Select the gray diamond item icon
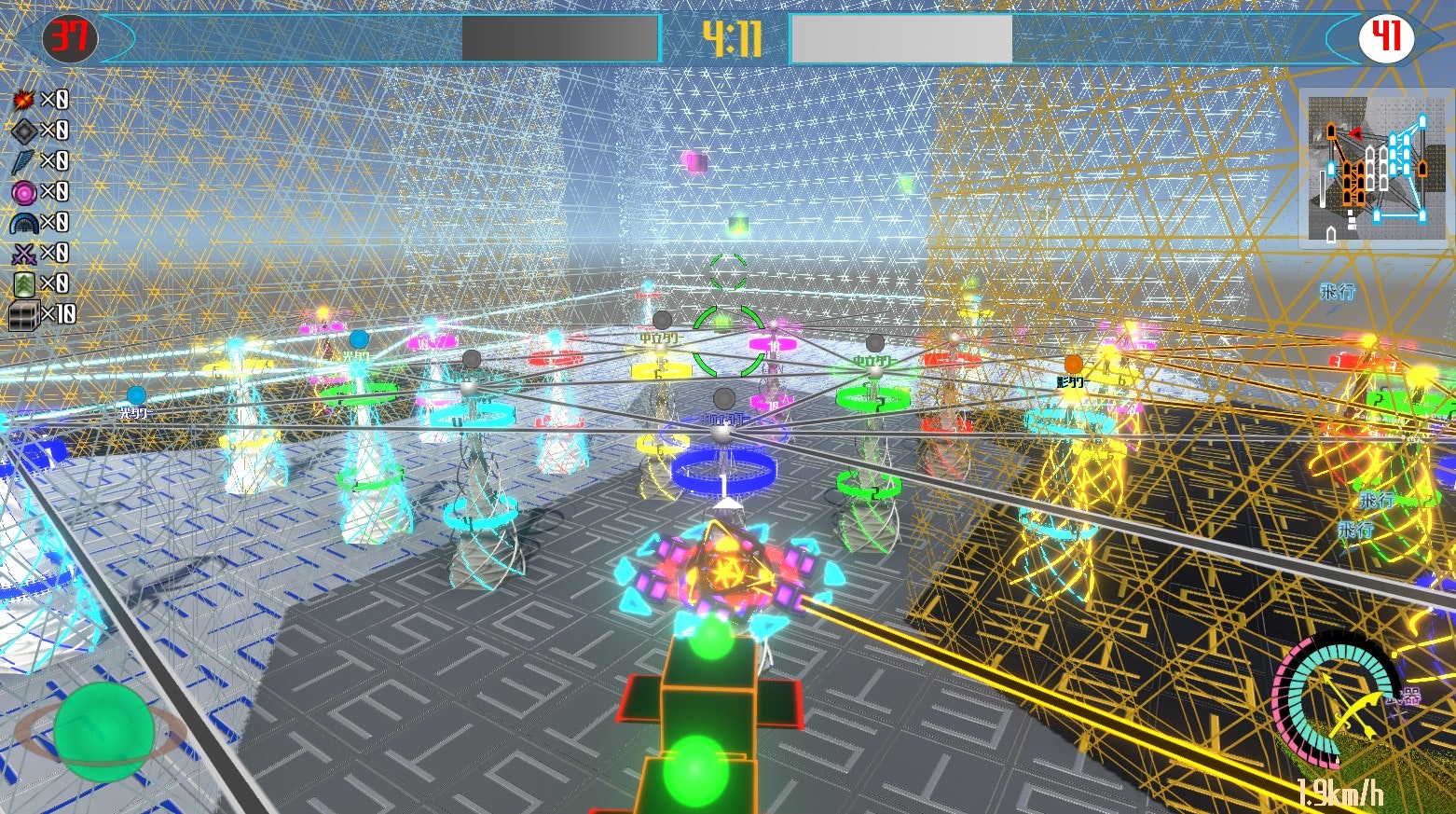Screen dimensions: 1456x814 tap(23, 131)
